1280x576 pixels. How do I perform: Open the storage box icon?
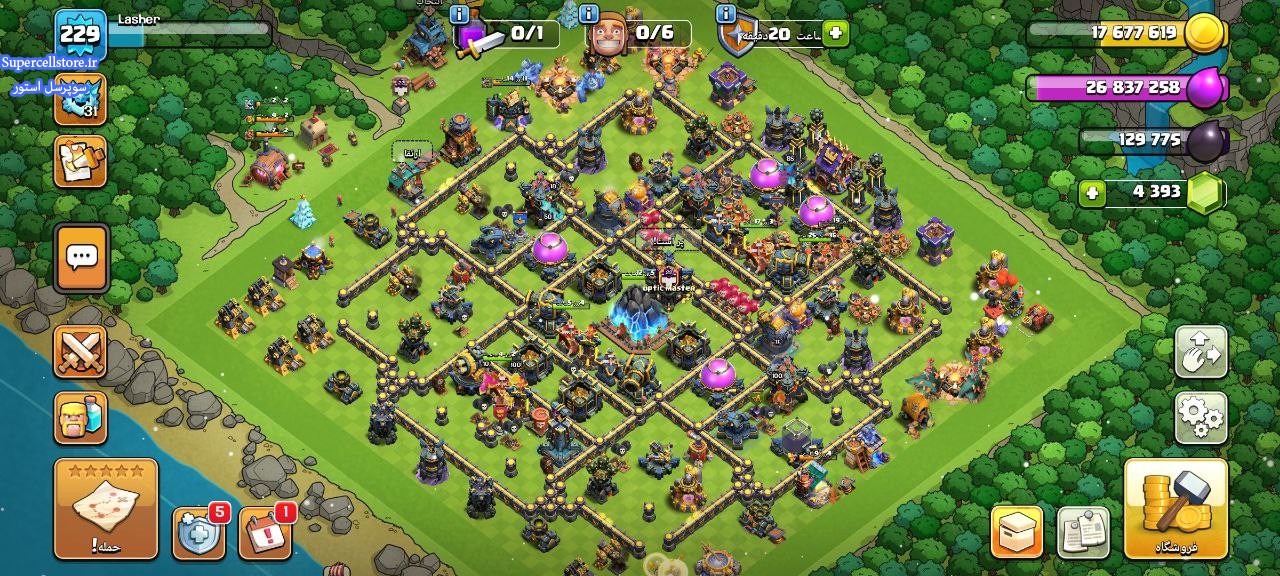click(1017, 531)
